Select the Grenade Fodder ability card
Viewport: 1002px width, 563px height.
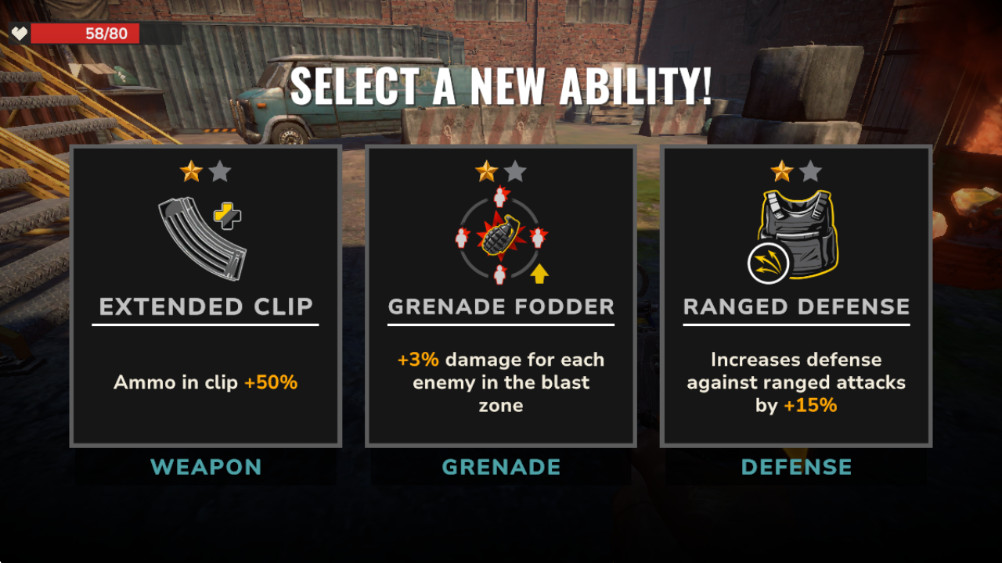click(501, 296)
